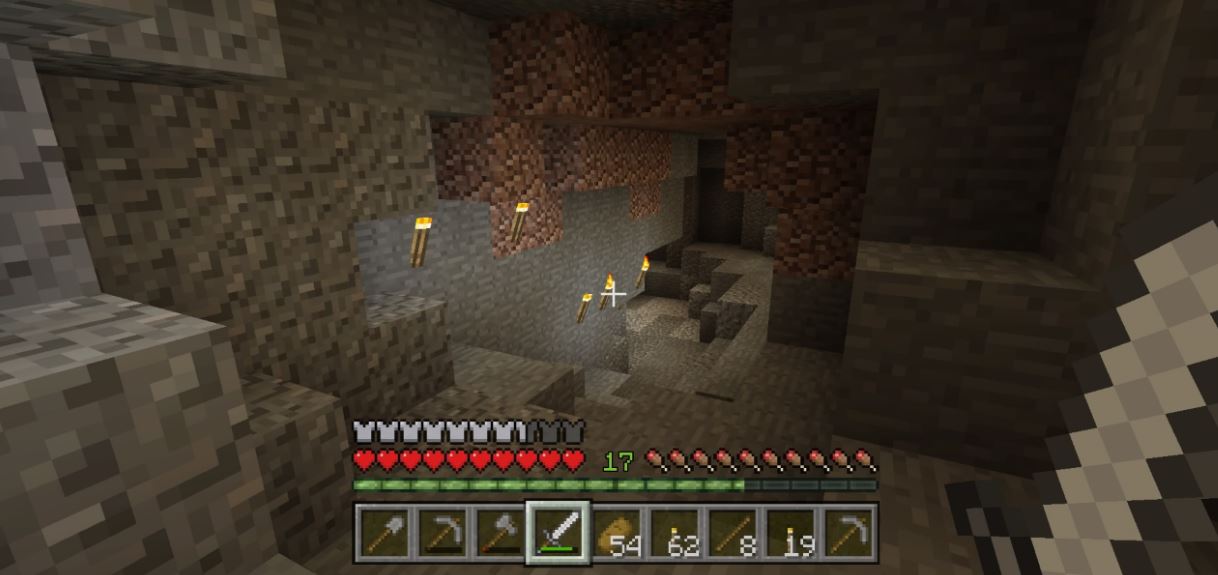Pick the torch stack of 62
Viewport: 1218px width, 575px height.
tap(675, 533)
